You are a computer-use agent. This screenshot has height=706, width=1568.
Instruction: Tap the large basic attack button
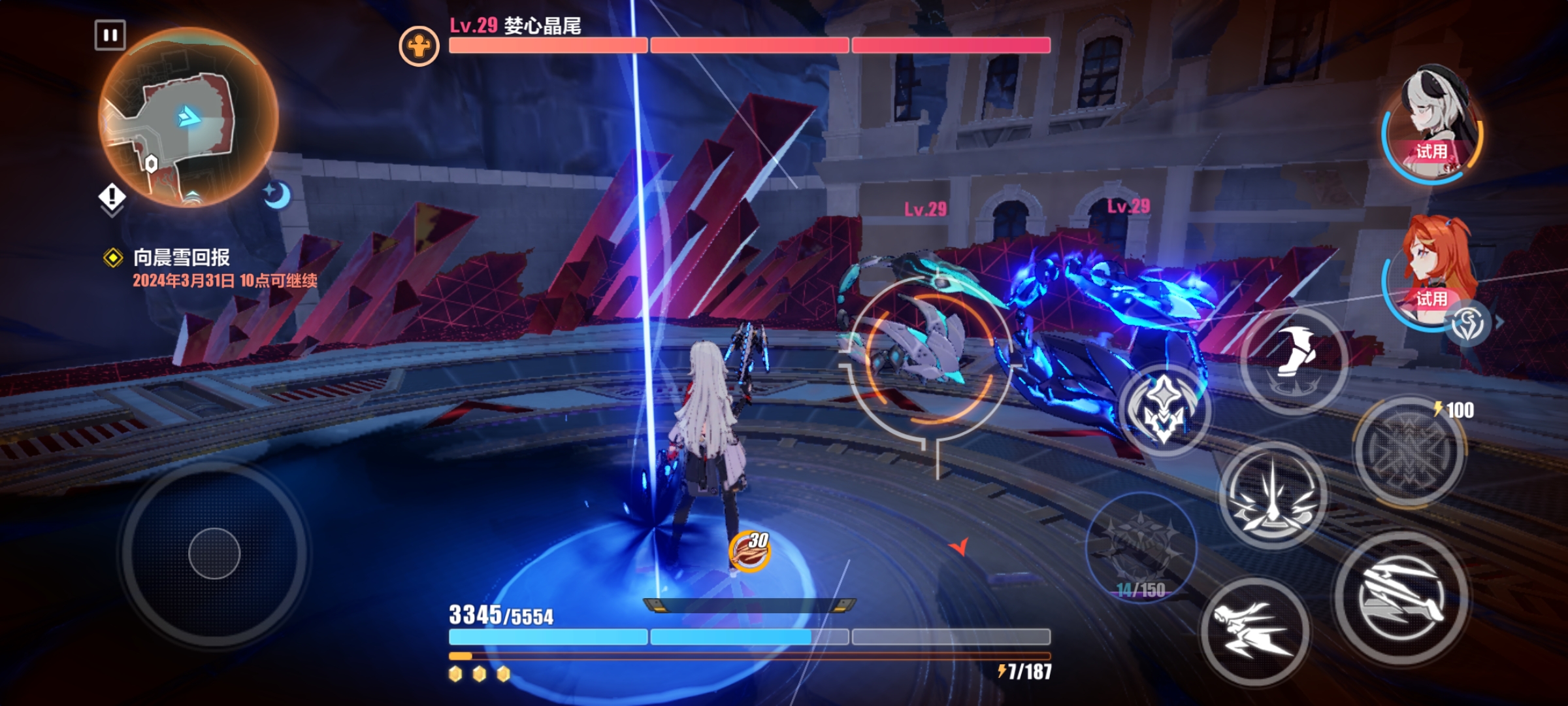pyautogui.click(x=1401, y=598)
